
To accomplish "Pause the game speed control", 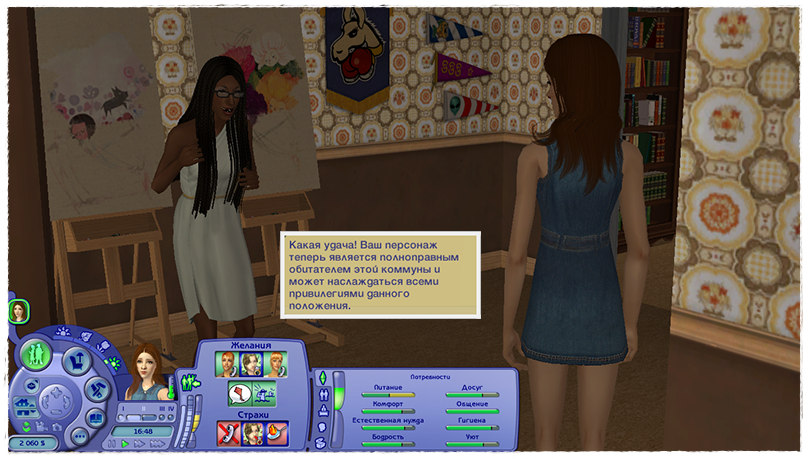I will pyautogui.click(x=114, y=442).
